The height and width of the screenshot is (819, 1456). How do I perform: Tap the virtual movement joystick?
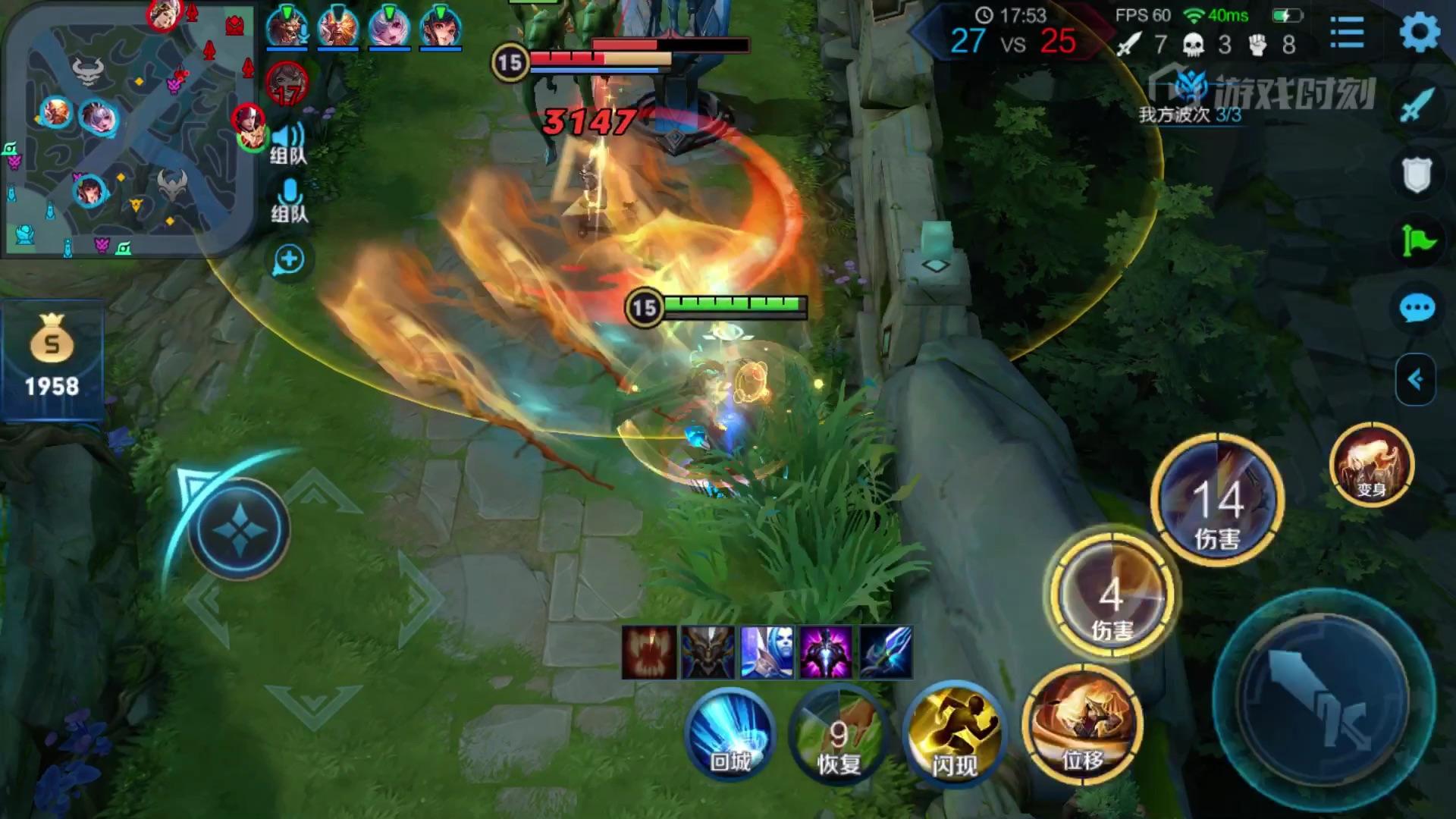(x=240, y=529)
